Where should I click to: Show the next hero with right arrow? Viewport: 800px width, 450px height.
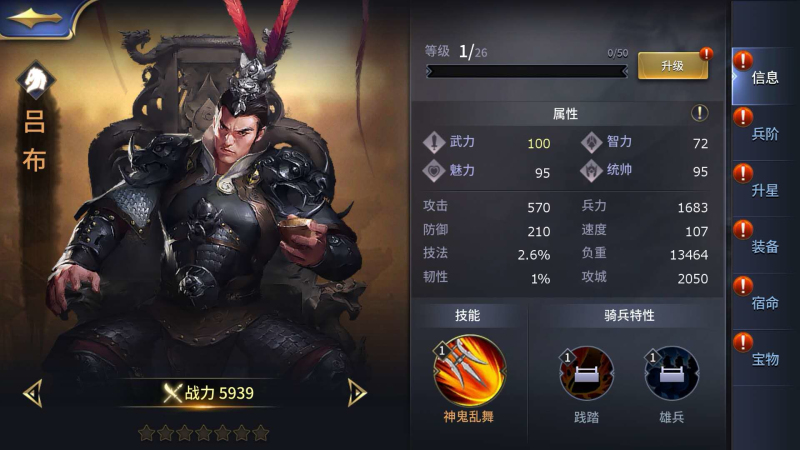tap(357, 393)
